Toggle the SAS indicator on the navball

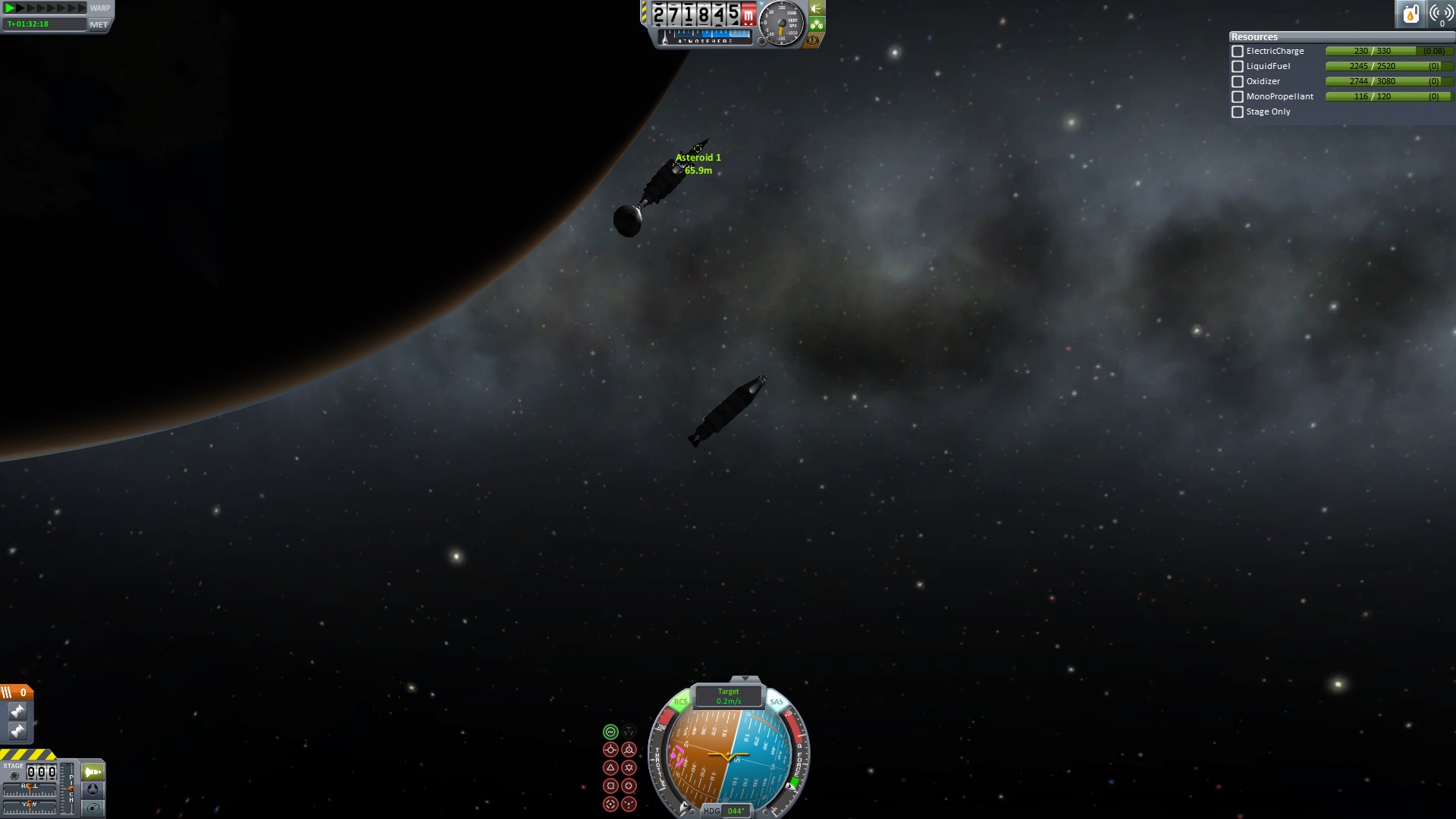pyautogui.click(x=777, y=702)
